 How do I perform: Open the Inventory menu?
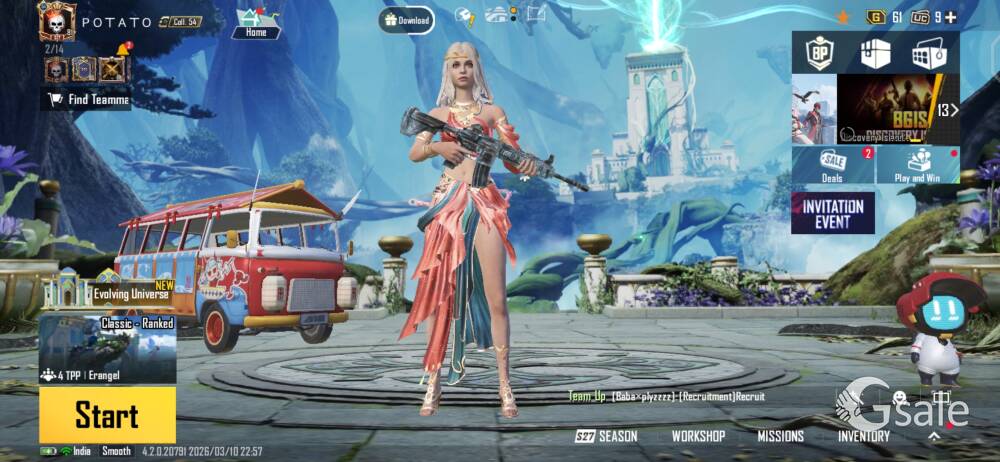(863, 436)
